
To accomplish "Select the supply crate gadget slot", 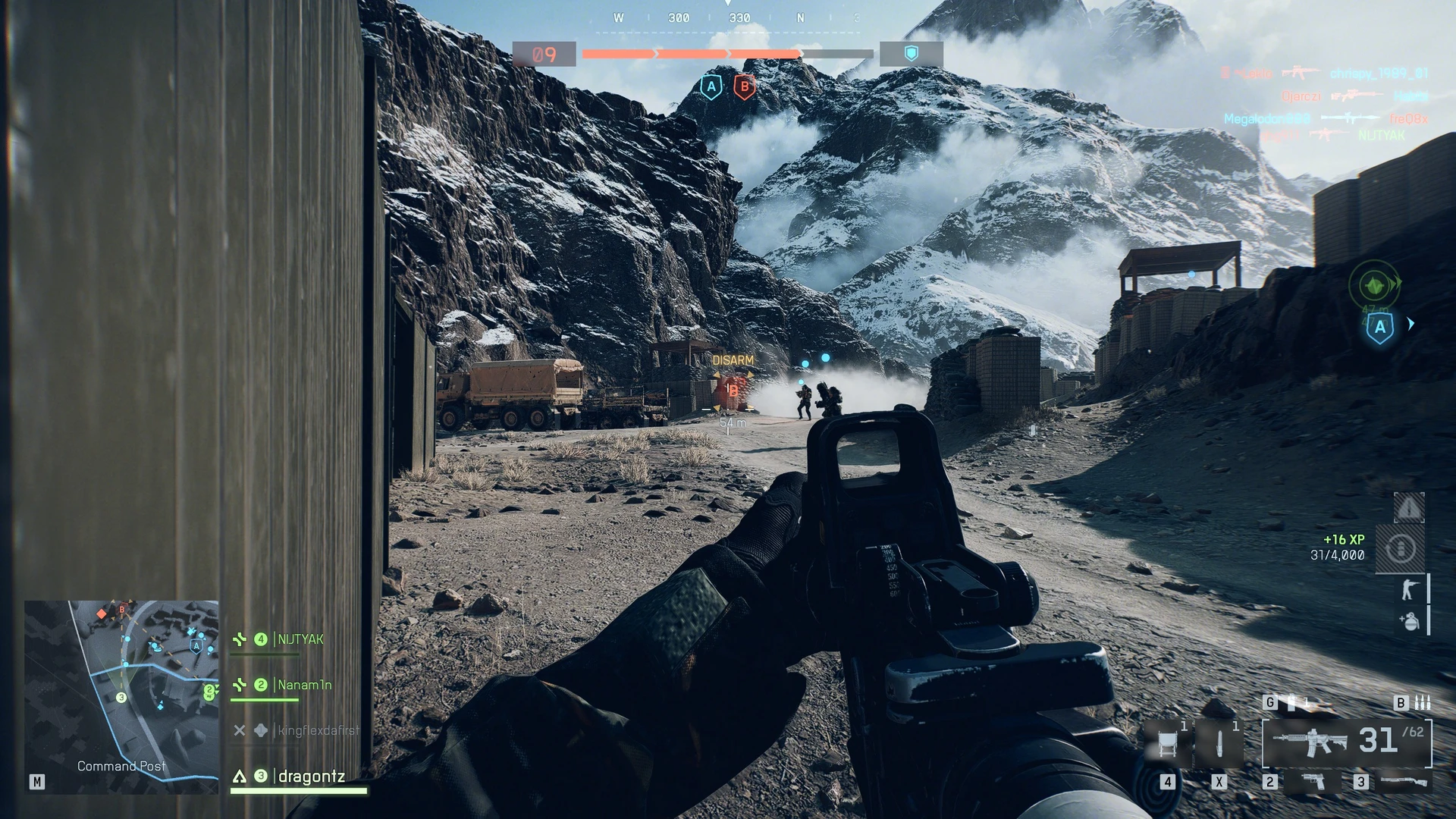I will [1167, 743].
